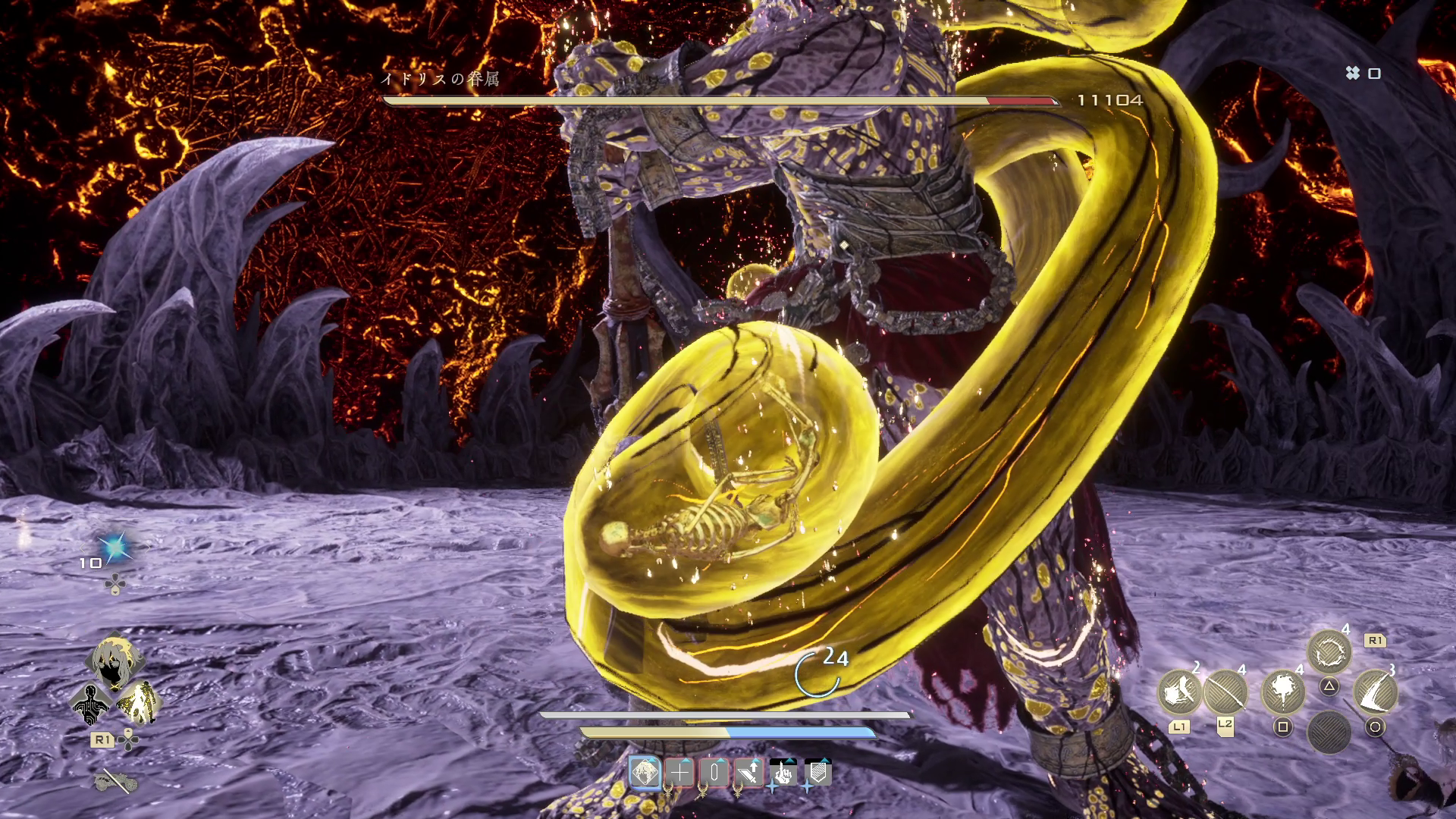Activate the fist strike skill with count 2
The height and width of the screenshot is (819, 1456).
[x=1178, y=692]
